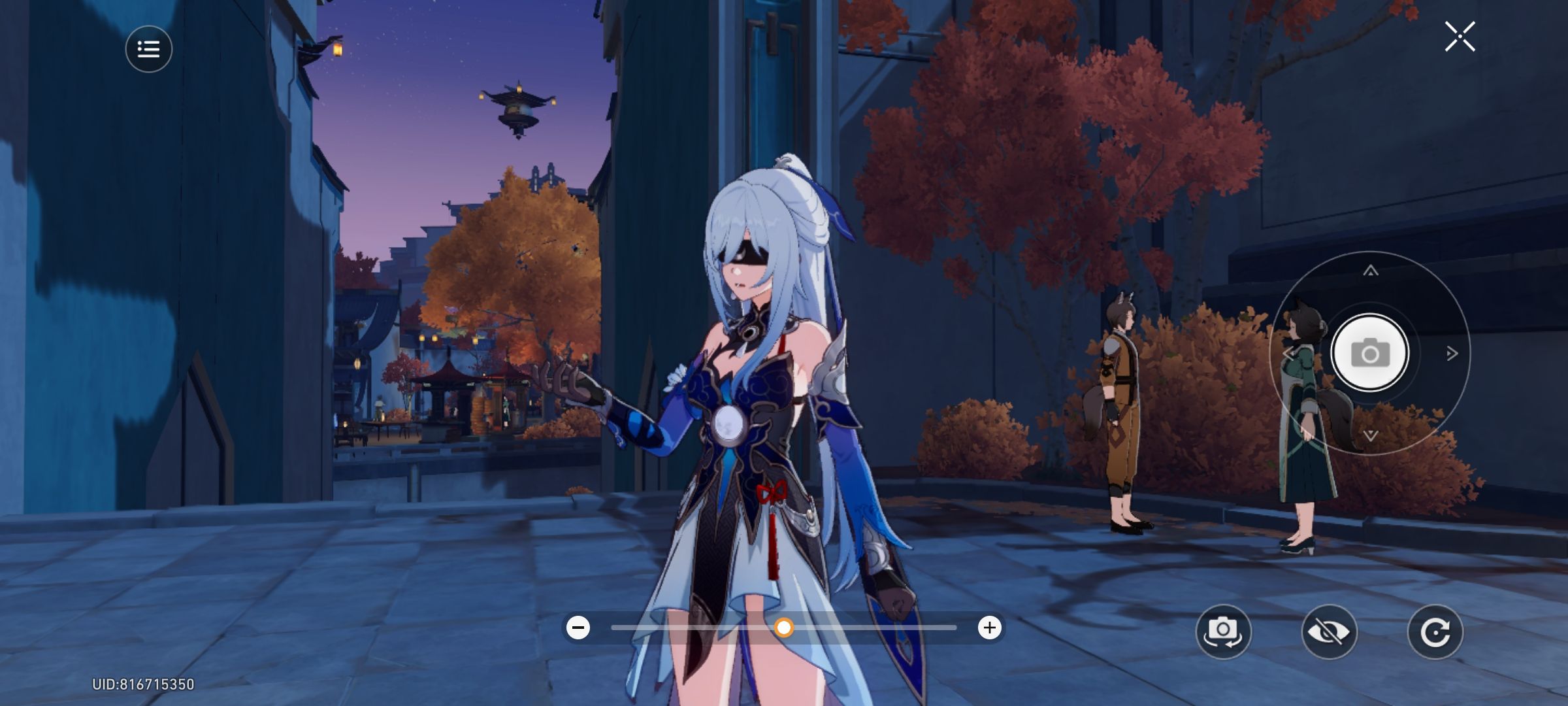Zoom out with the minus icon

click(578, 628)
